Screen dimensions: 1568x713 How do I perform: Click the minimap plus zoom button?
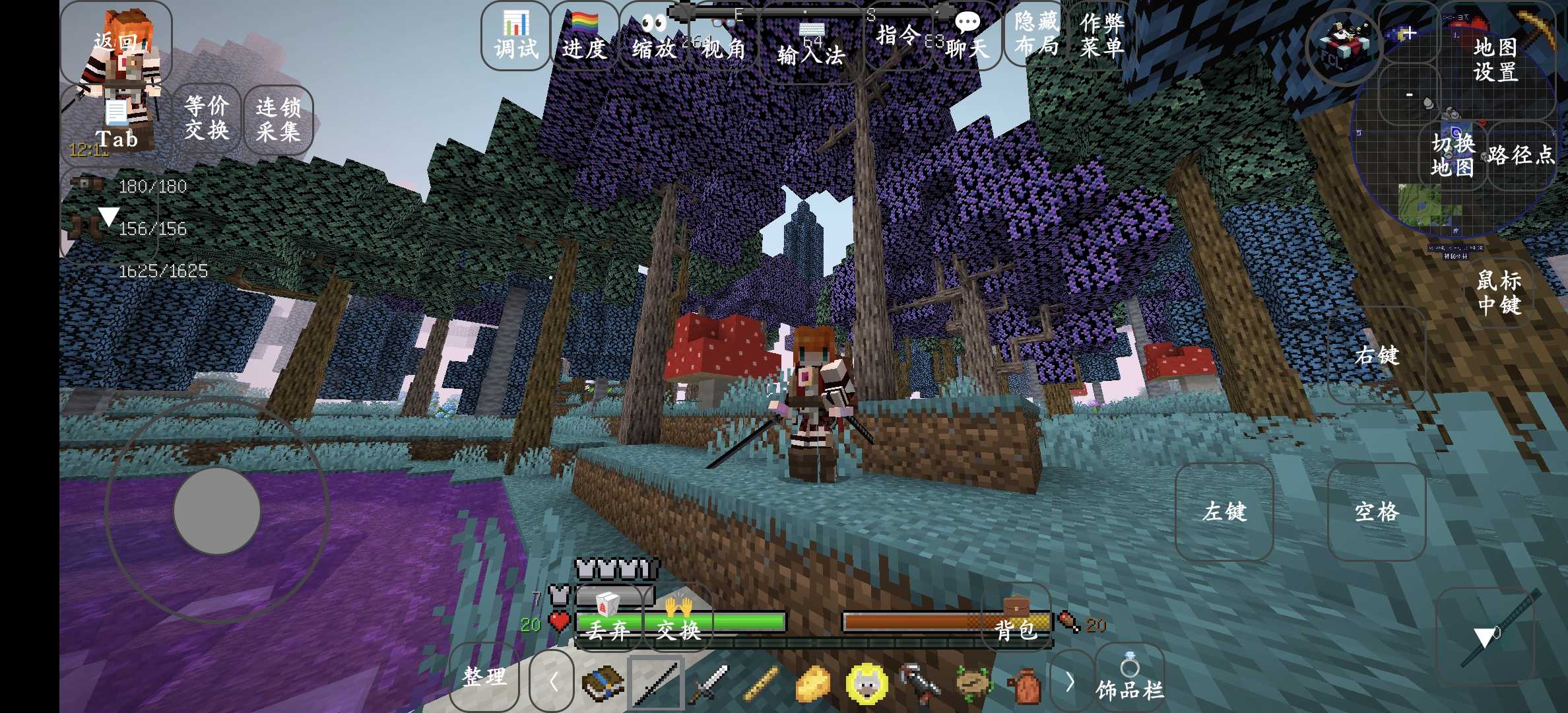[x=1408, y=33]
